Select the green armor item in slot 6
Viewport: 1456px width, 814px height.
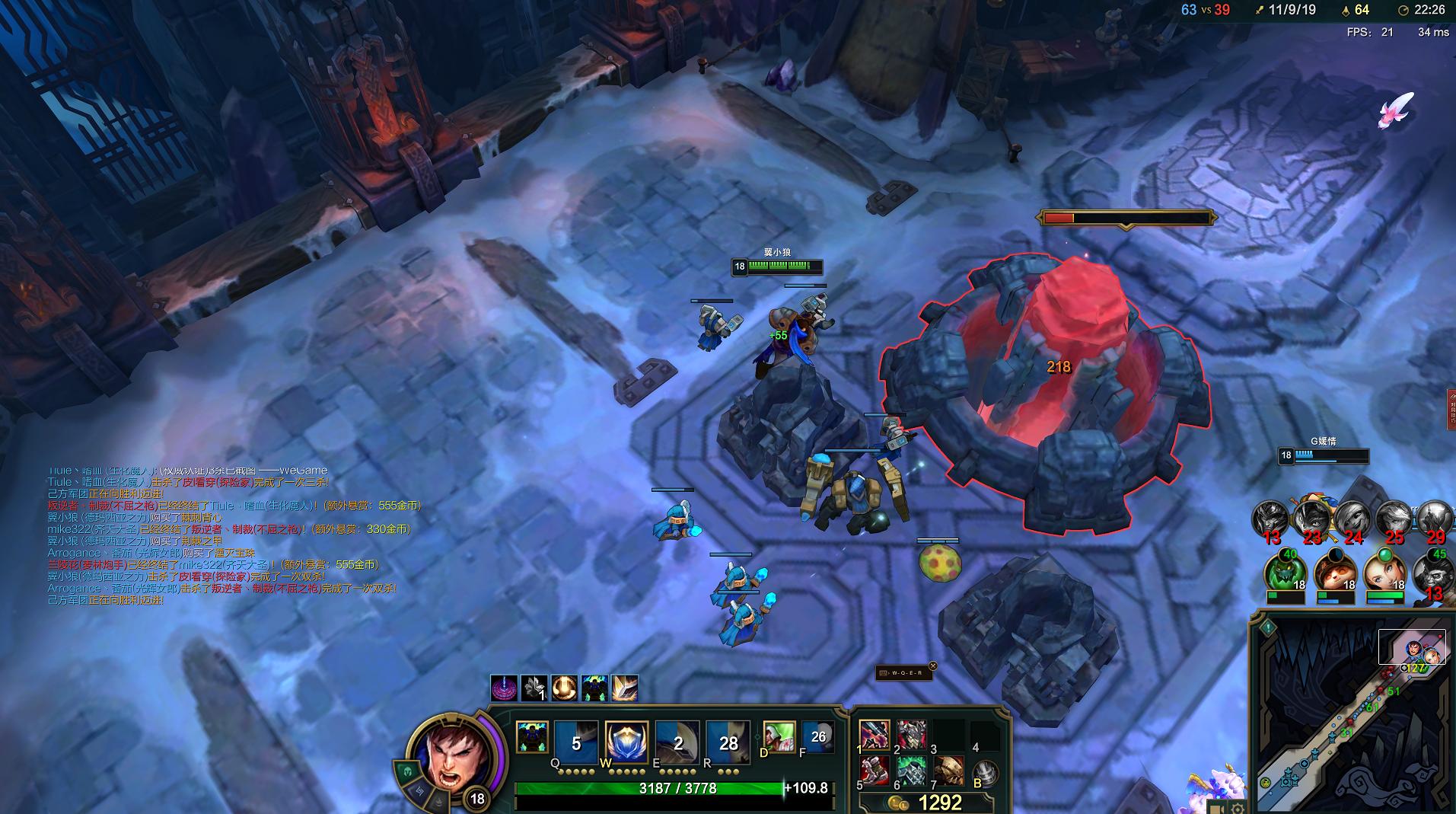[911, 771]
